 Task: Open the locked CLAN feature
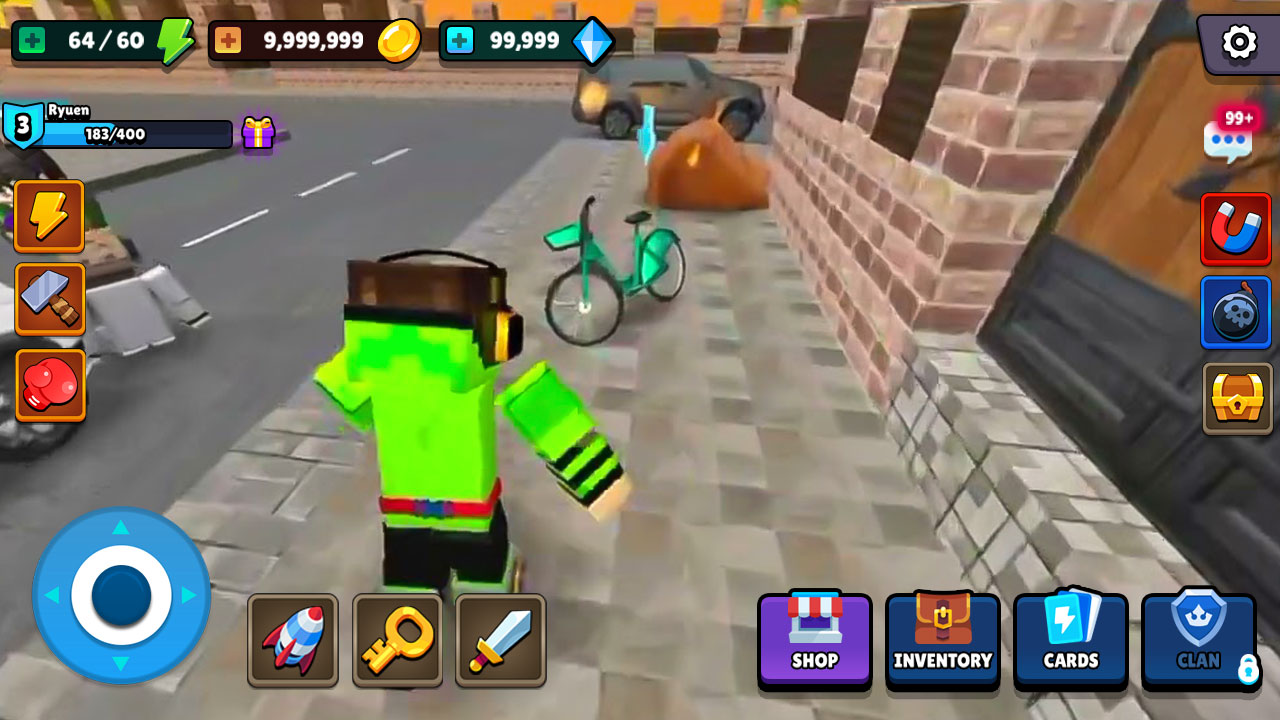(1199, 640)
